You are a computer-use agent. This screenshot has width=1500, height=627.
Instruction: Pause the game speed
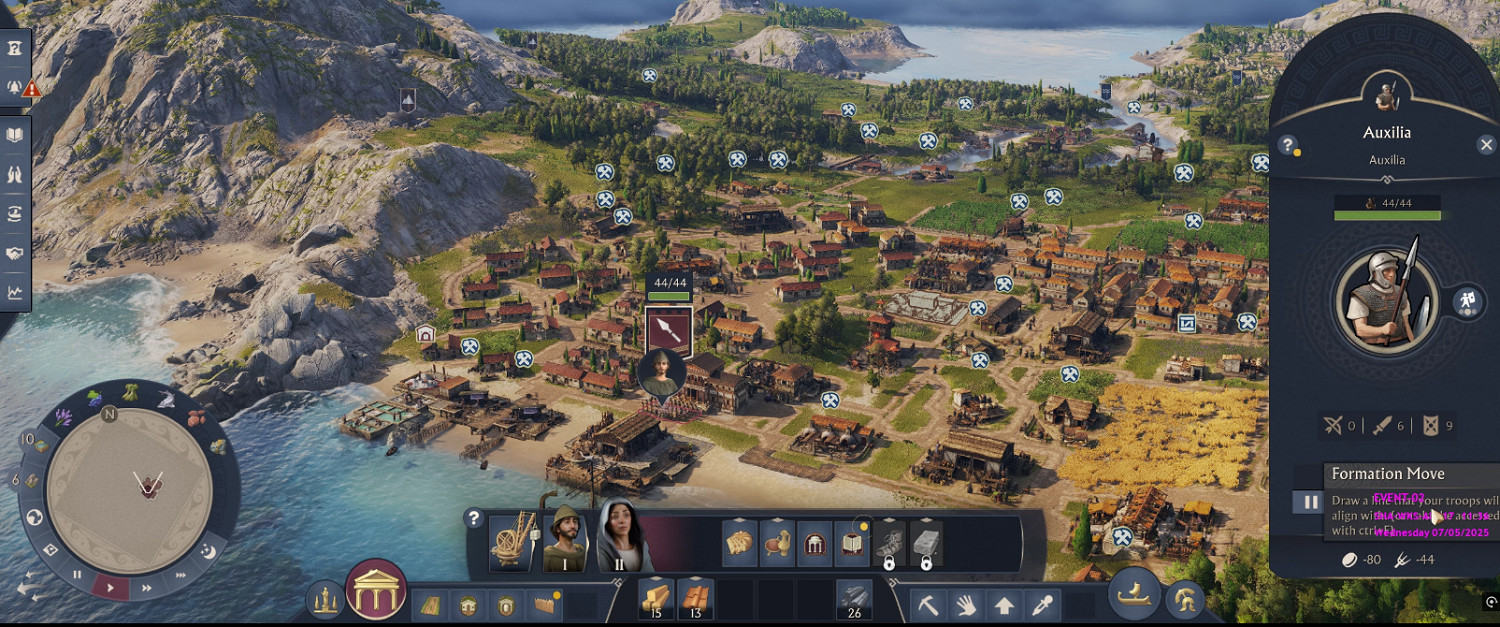(77, 575)
